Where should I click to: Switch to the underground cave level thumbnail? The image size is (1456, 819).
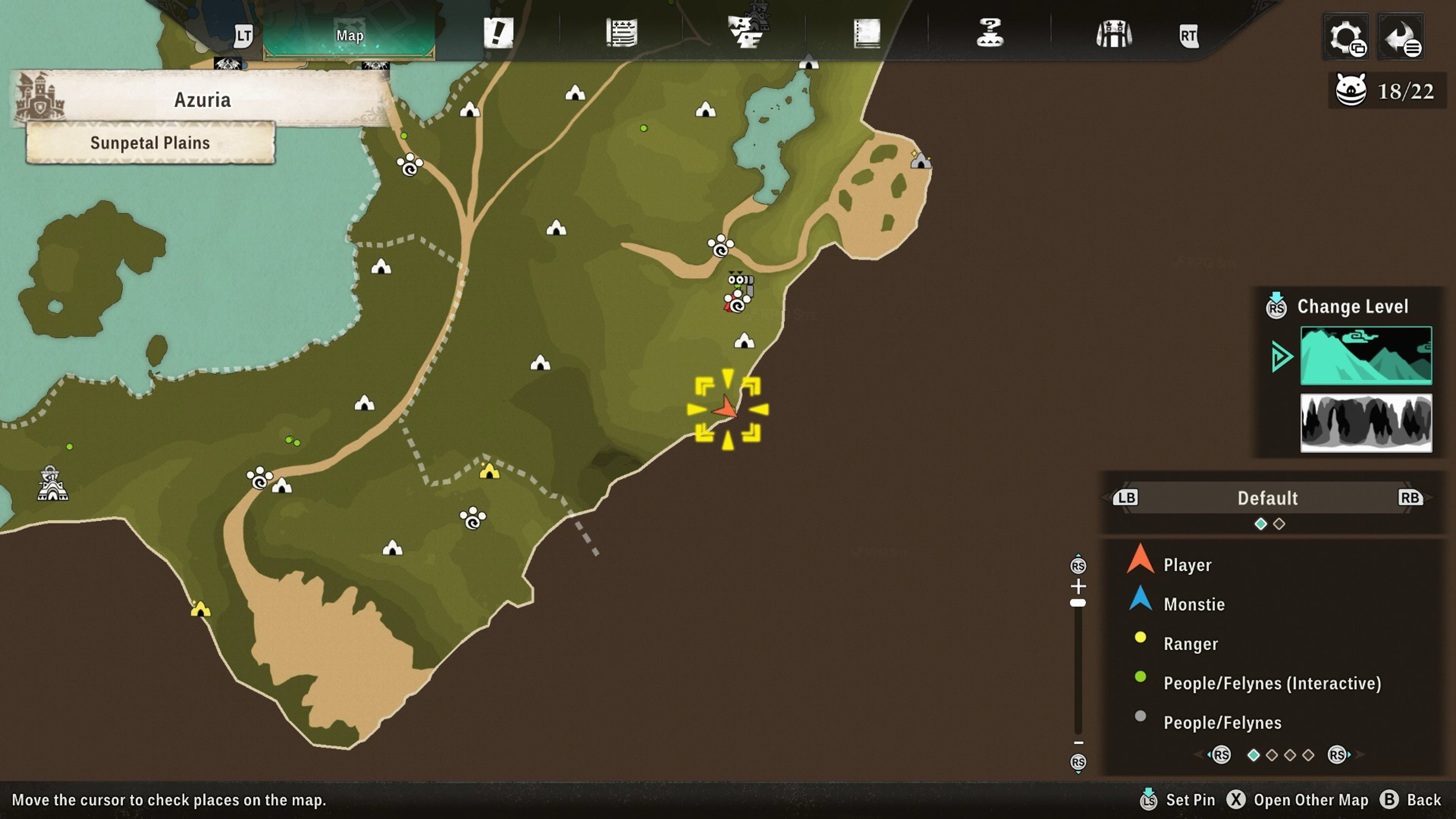(1366, 423)
